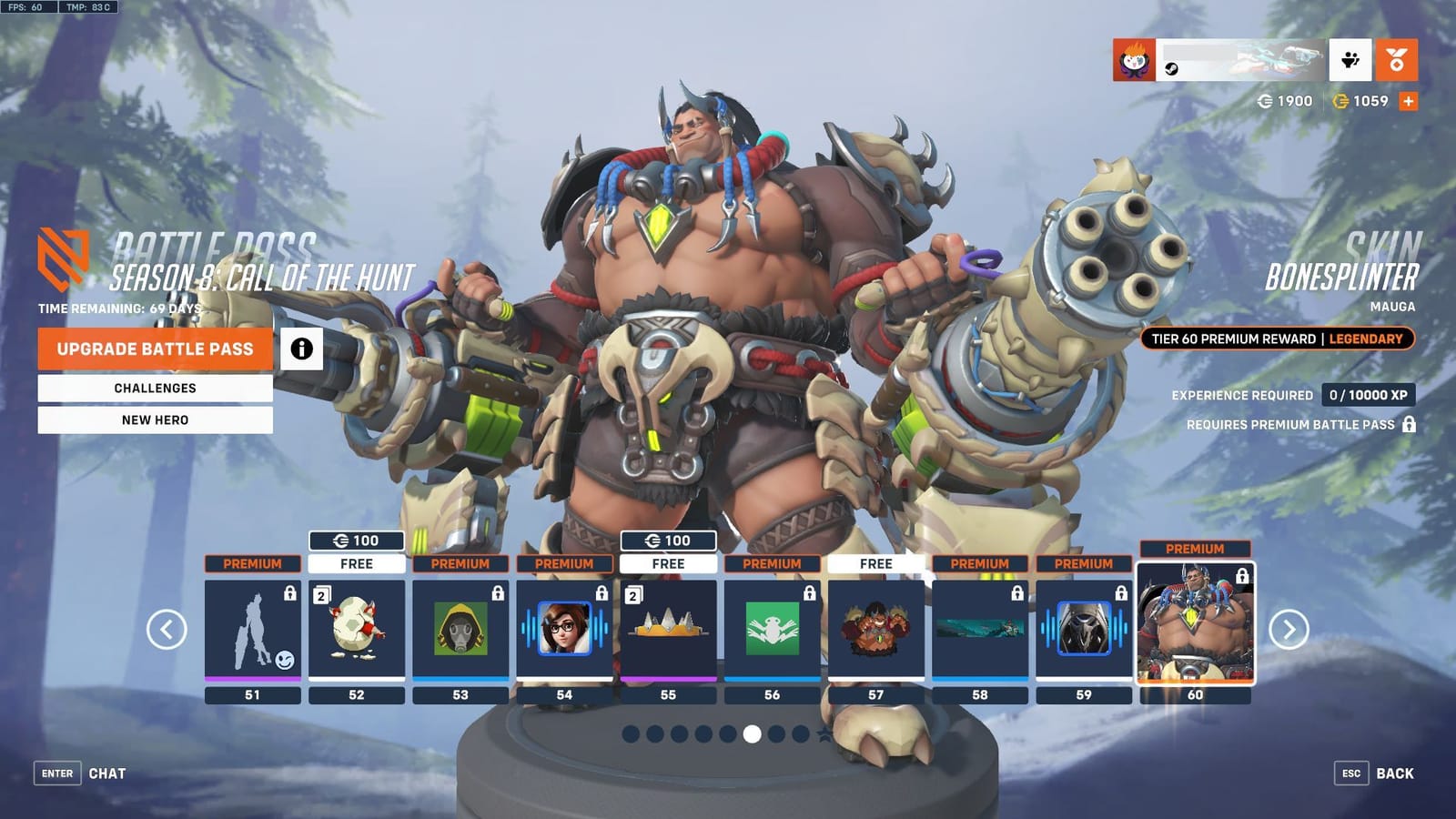
Task: Select the Tier 54 Mei voice line reward
Action: point(564,628)
